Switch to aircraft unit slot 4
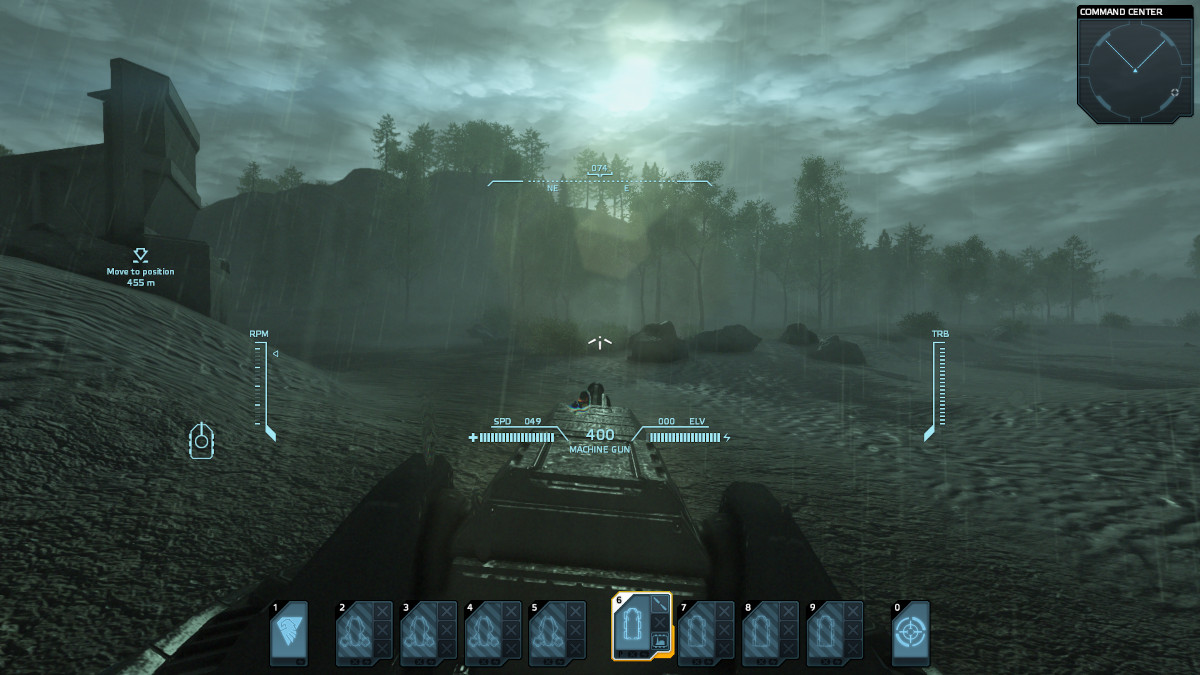The width and height of the screenshot is (1200, 675). [483, 633]
